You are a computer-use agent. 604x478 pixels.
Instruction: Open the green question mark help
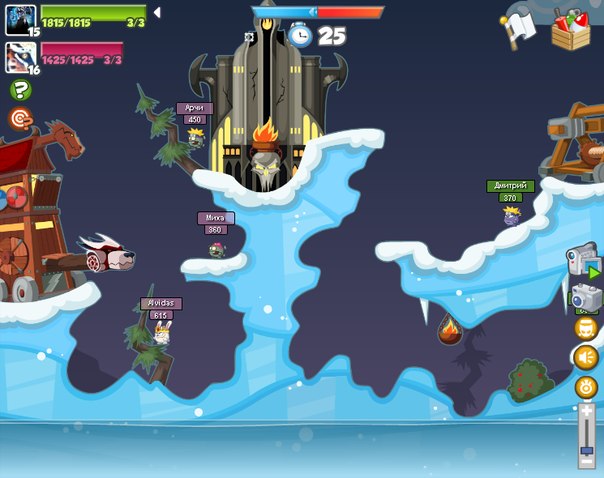(20, 90)
